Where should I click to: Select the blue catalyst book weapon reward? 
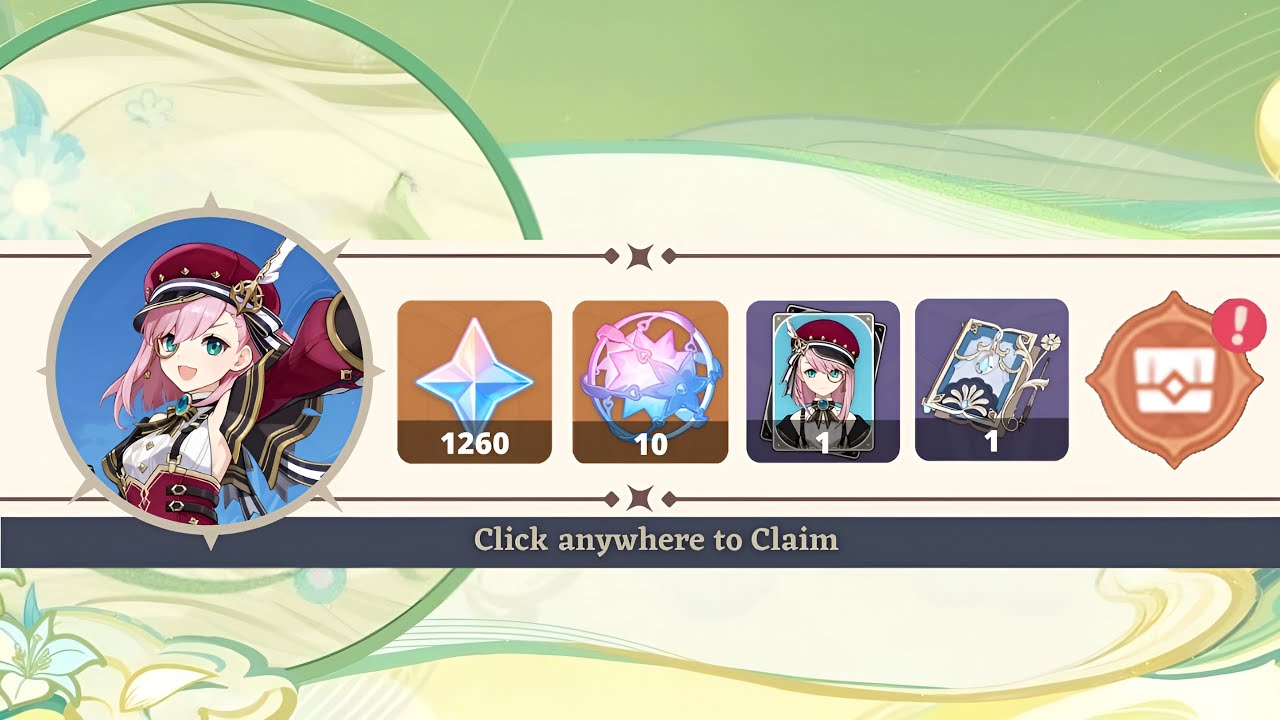coord(989,382)
